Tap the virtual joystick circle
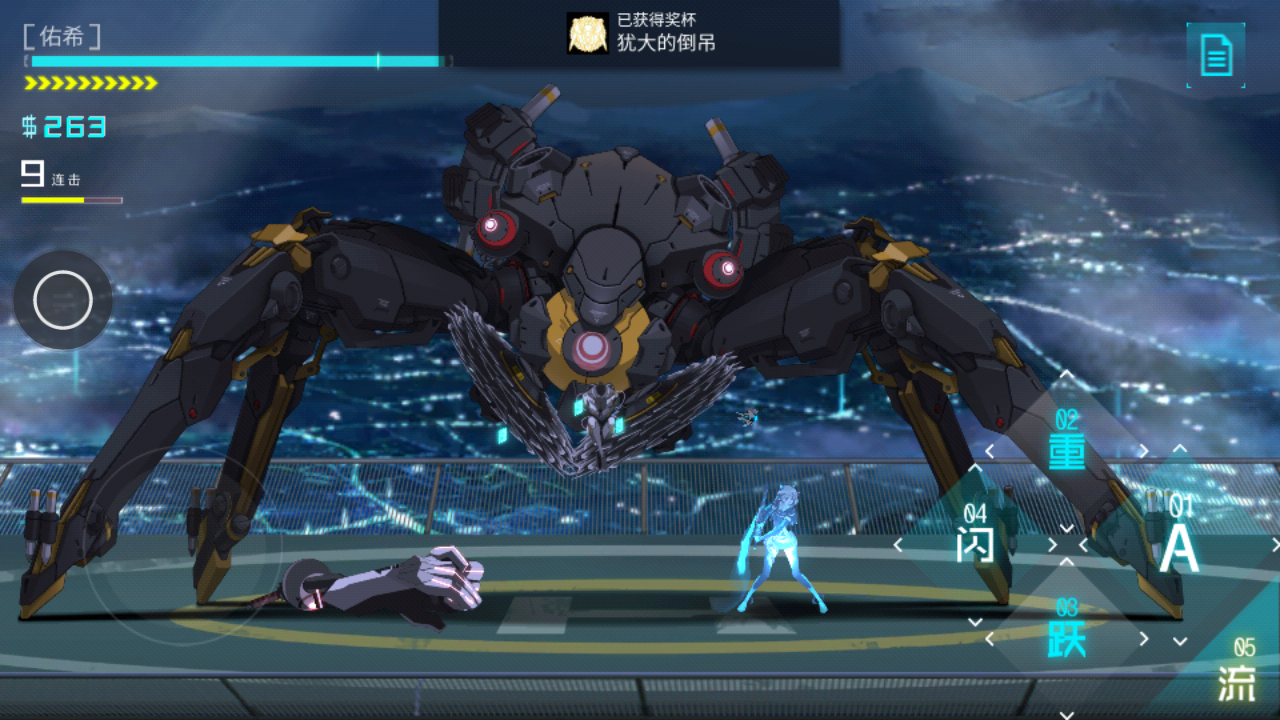The image size is (1280, 720). [x=63, y=300]
